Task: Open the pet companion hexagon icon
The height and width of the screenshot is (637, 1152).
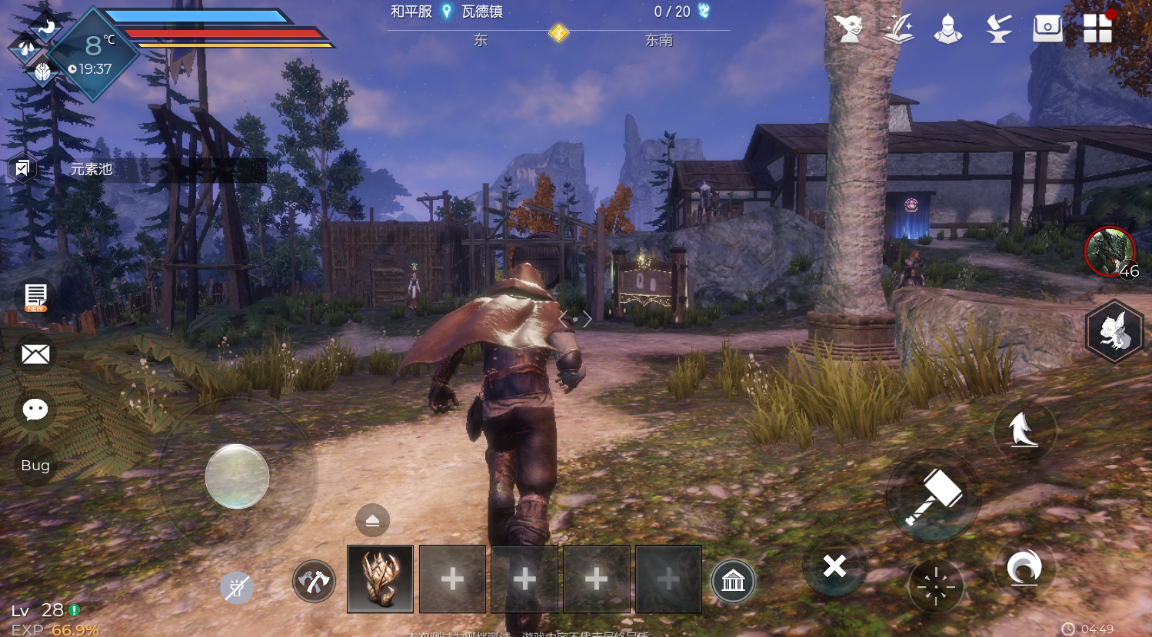Action: click(1114, 332)
